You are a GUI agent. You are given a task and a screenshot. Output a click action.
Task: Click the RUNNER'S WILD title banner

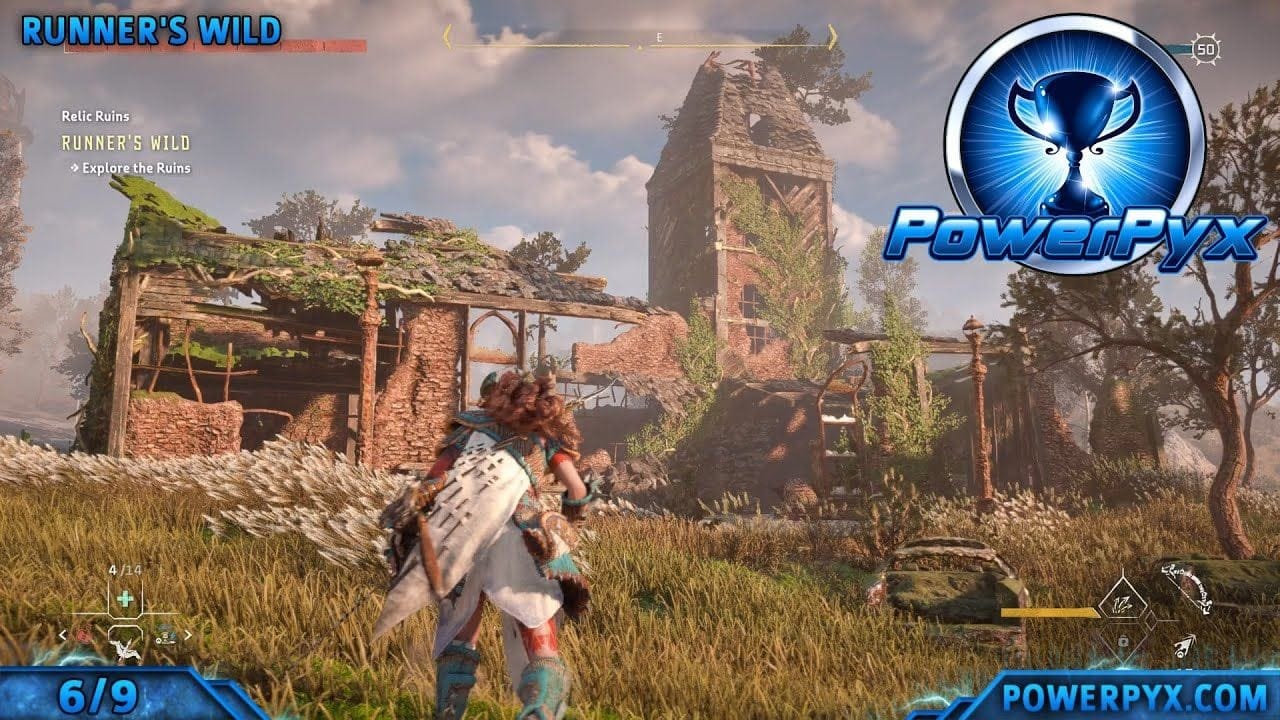pyautogui.click(x=150, y=30)
